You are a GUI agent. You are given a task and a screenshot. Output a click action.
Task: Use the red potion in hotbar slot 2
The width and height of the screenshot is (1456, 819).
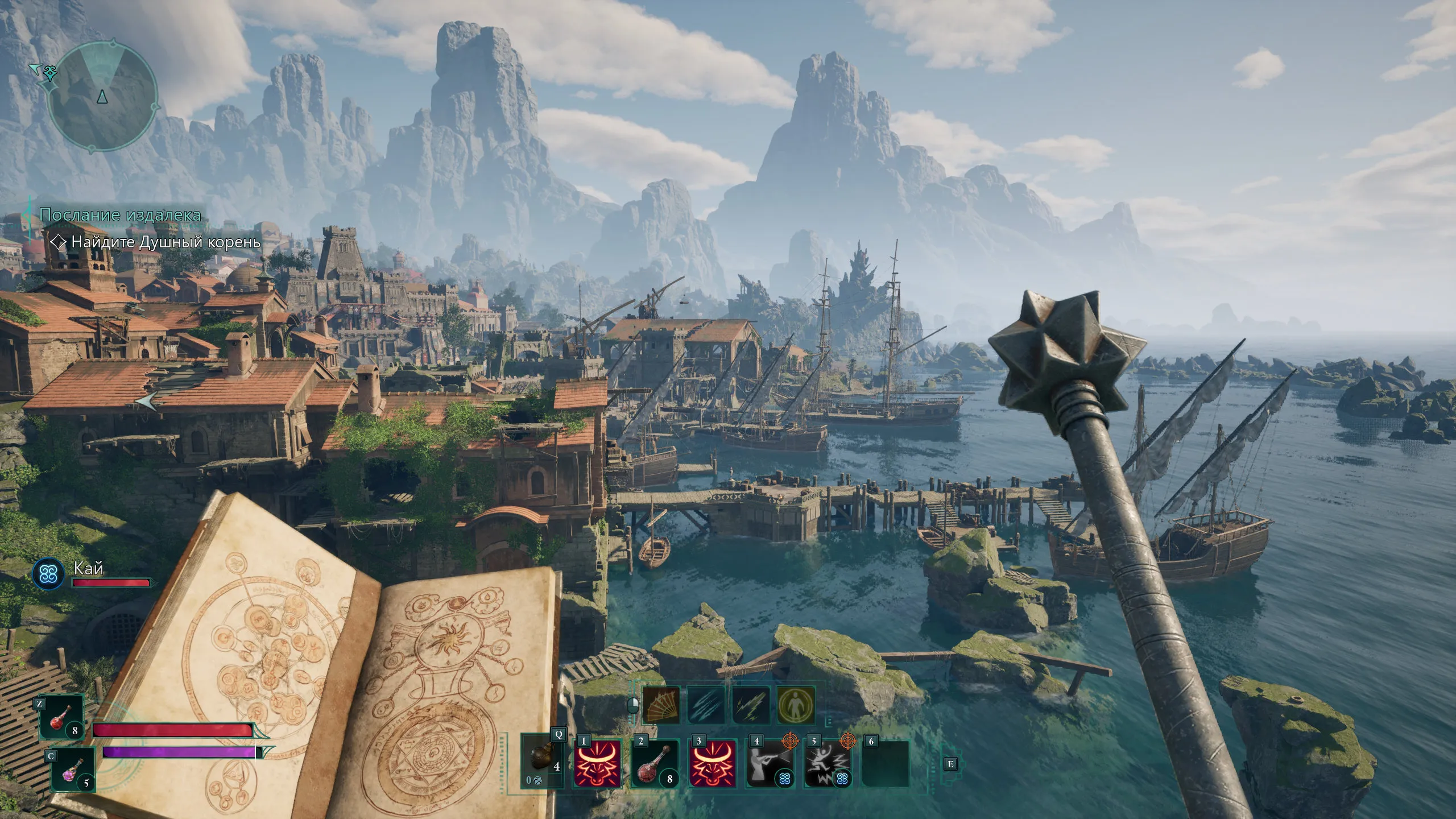click(655, 763)
